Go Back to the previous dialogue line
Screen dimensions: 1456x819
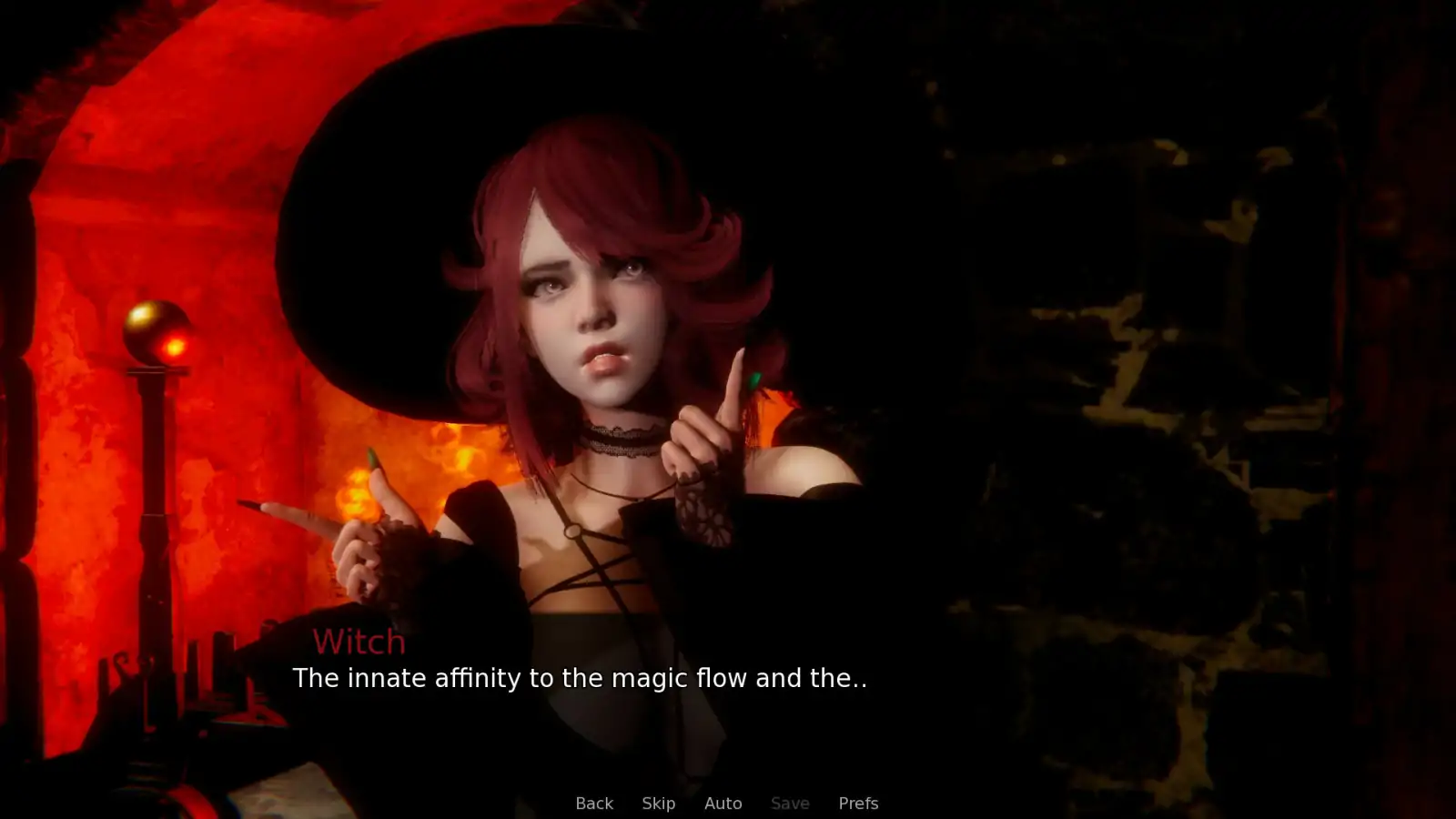pyautogui.click(x=594, y=803)
